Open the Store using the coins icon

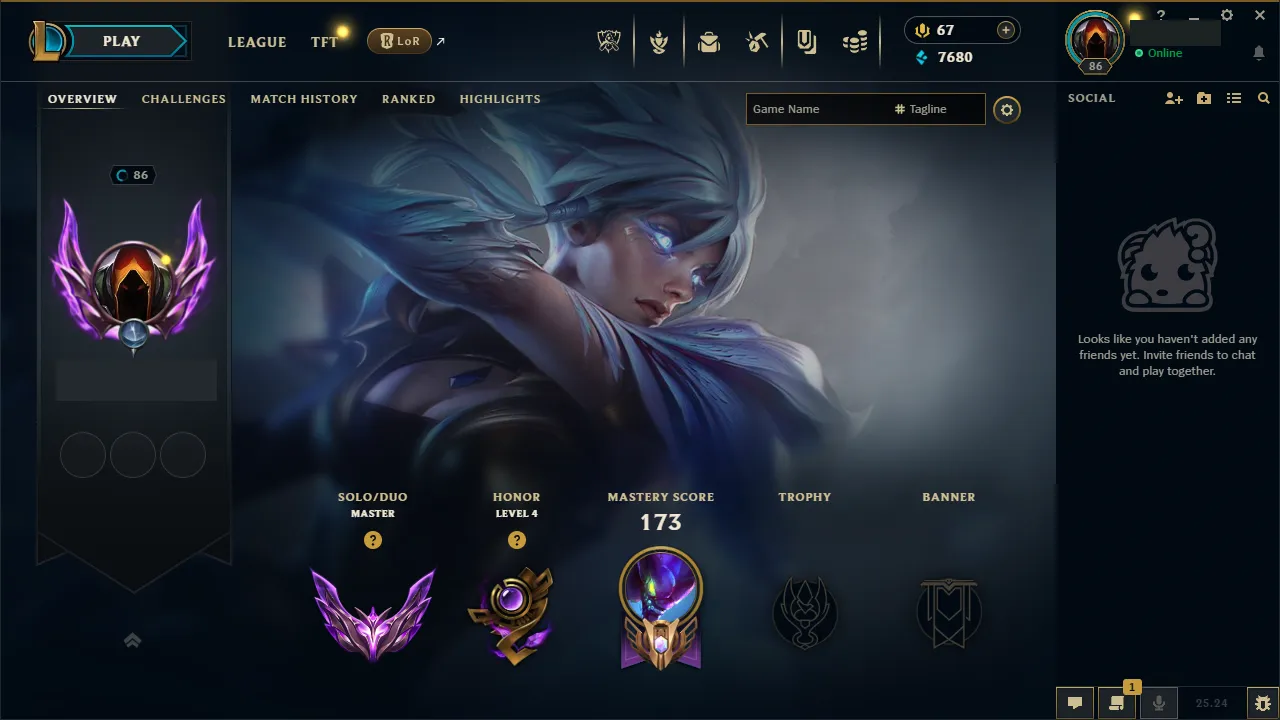click(x=855, y=41)
